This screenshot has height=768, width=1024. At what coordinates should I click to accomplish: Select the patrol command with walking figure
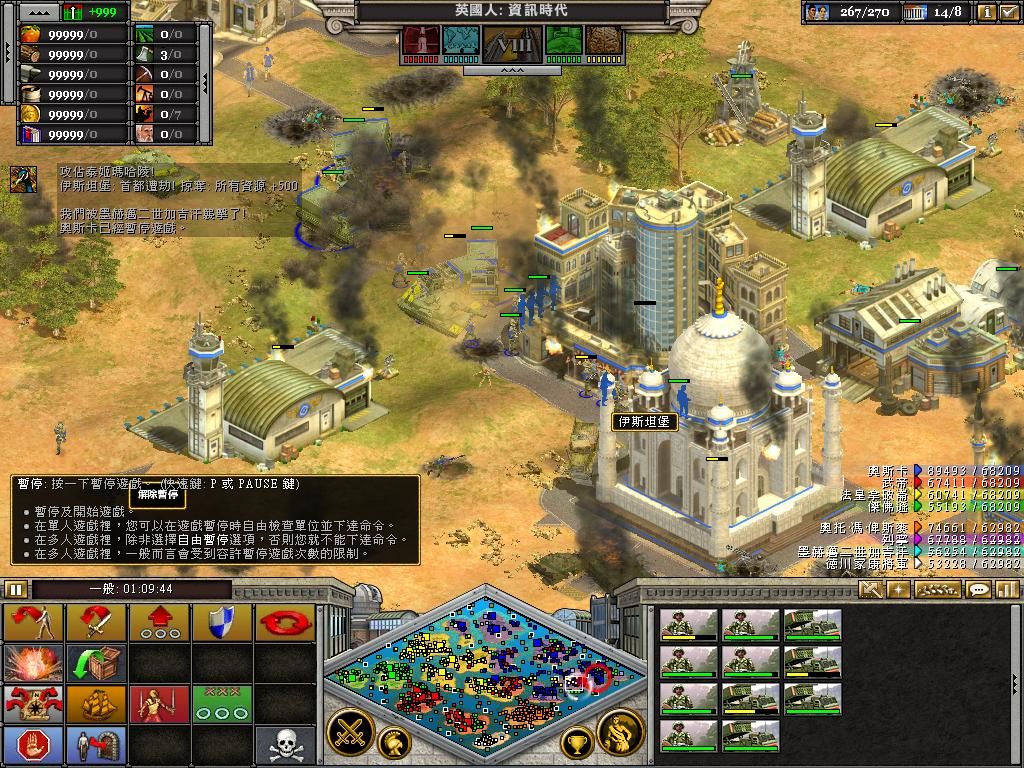pos(34,623)
